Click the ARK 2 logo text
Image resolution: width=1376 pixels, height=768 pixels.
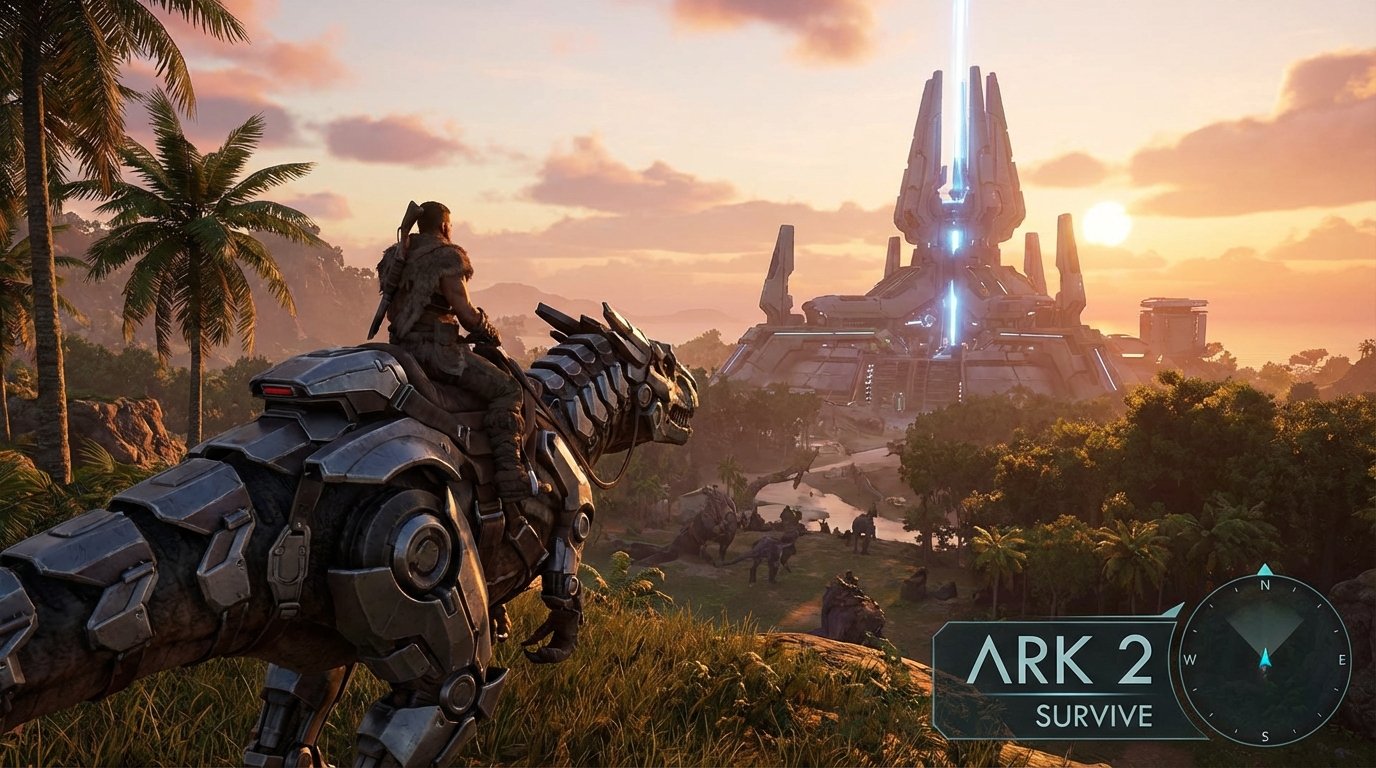(1061, 659)
